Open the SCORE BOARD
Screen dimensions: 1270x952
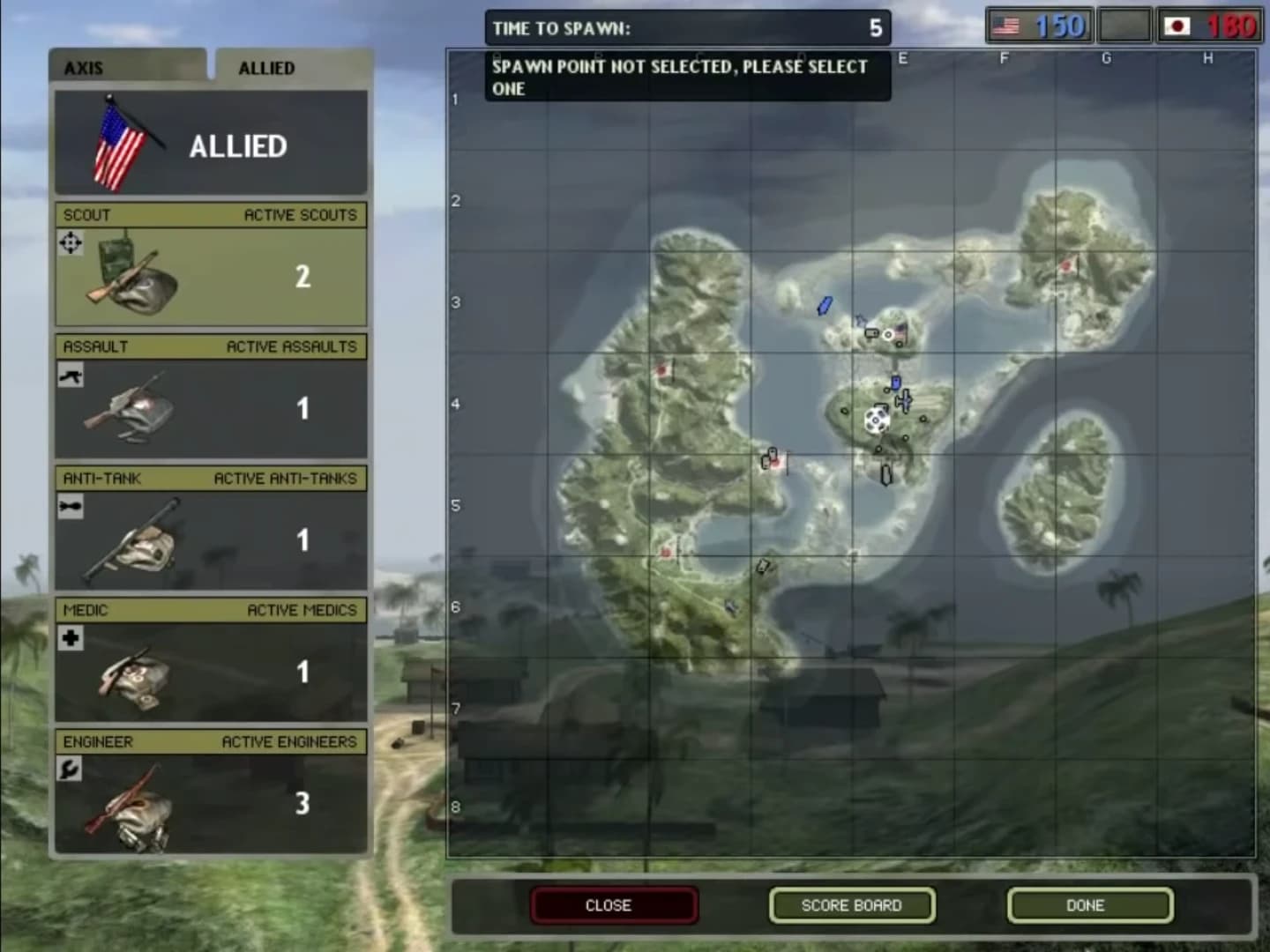pos(850,904)
